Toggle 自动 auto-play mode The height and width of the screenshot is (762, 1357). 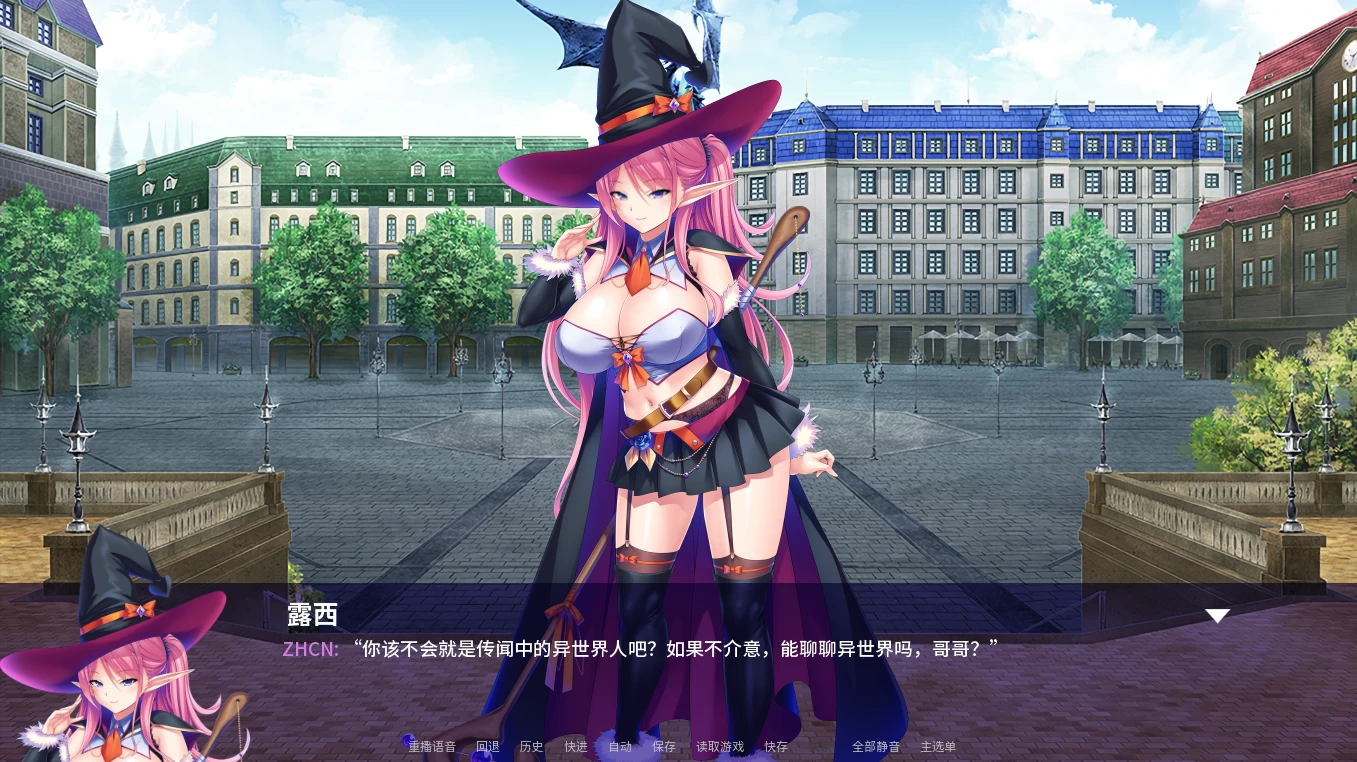[x=620, y=747]
